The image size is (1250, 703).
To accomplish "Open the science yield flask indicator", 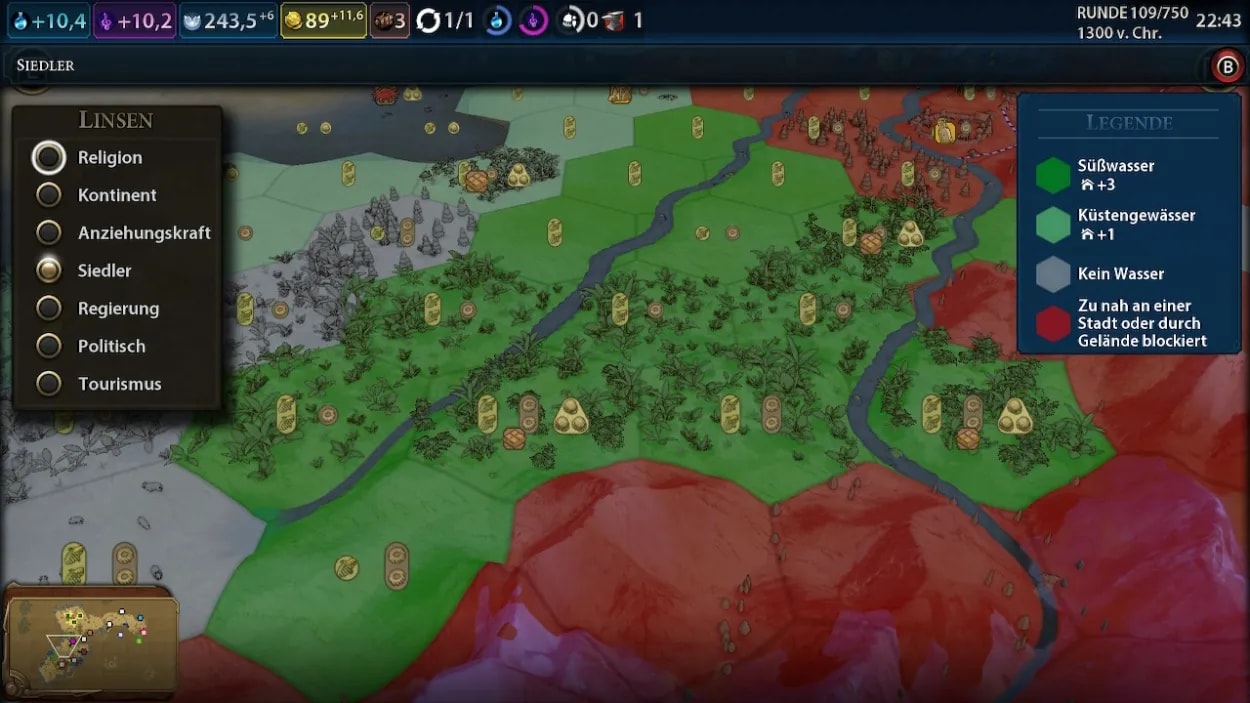I will [x=49, y=21].
